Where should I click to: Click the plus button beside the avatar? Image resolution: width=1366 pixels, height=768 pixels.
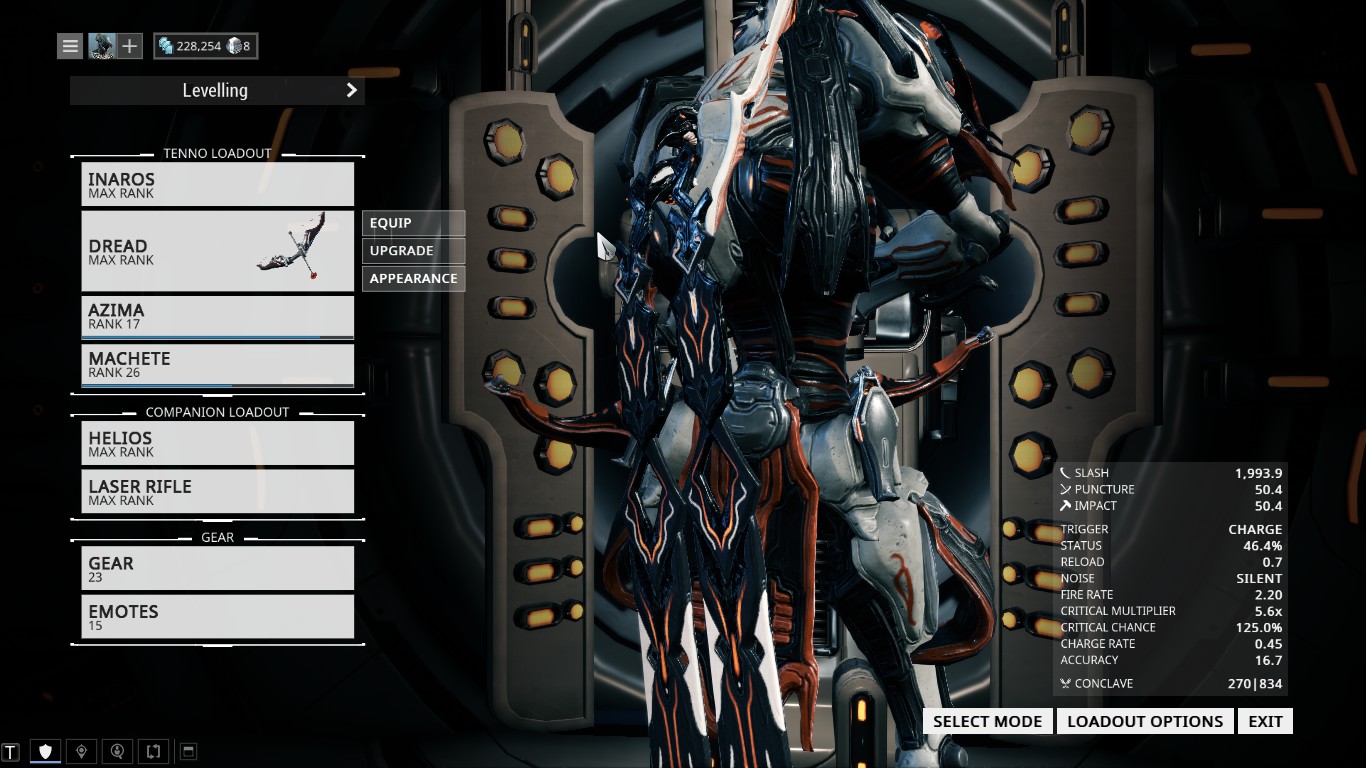click(x=130, y=46)
